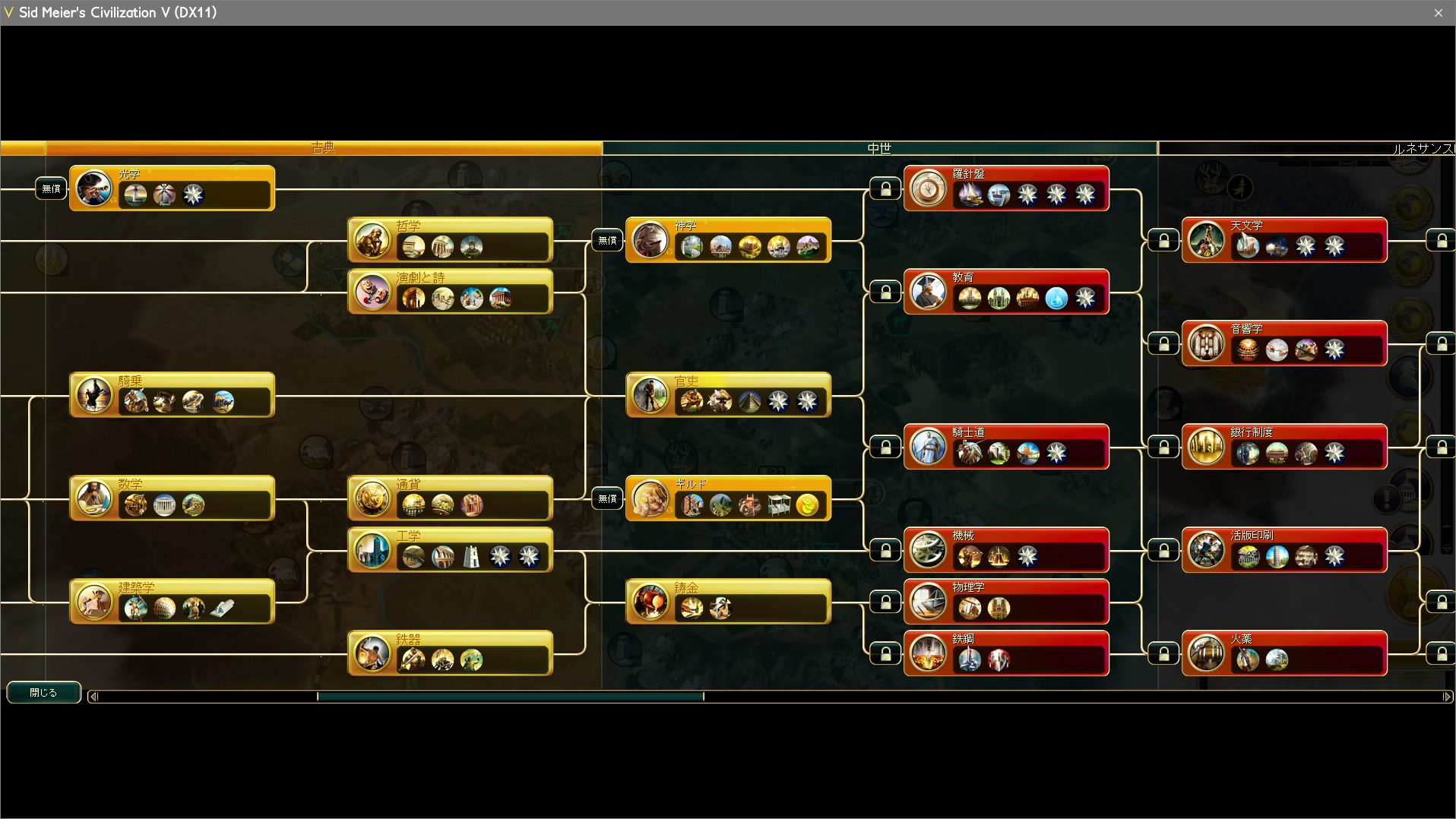1456x819 pixels.
Task: Choose the 通貨 technology node
Action: coord(450,498)
